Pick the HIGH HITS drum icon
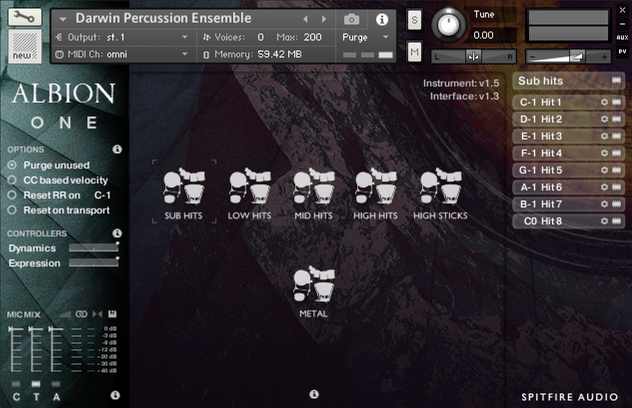This screenshot has width=632, height=408. [x=376, y=186]
